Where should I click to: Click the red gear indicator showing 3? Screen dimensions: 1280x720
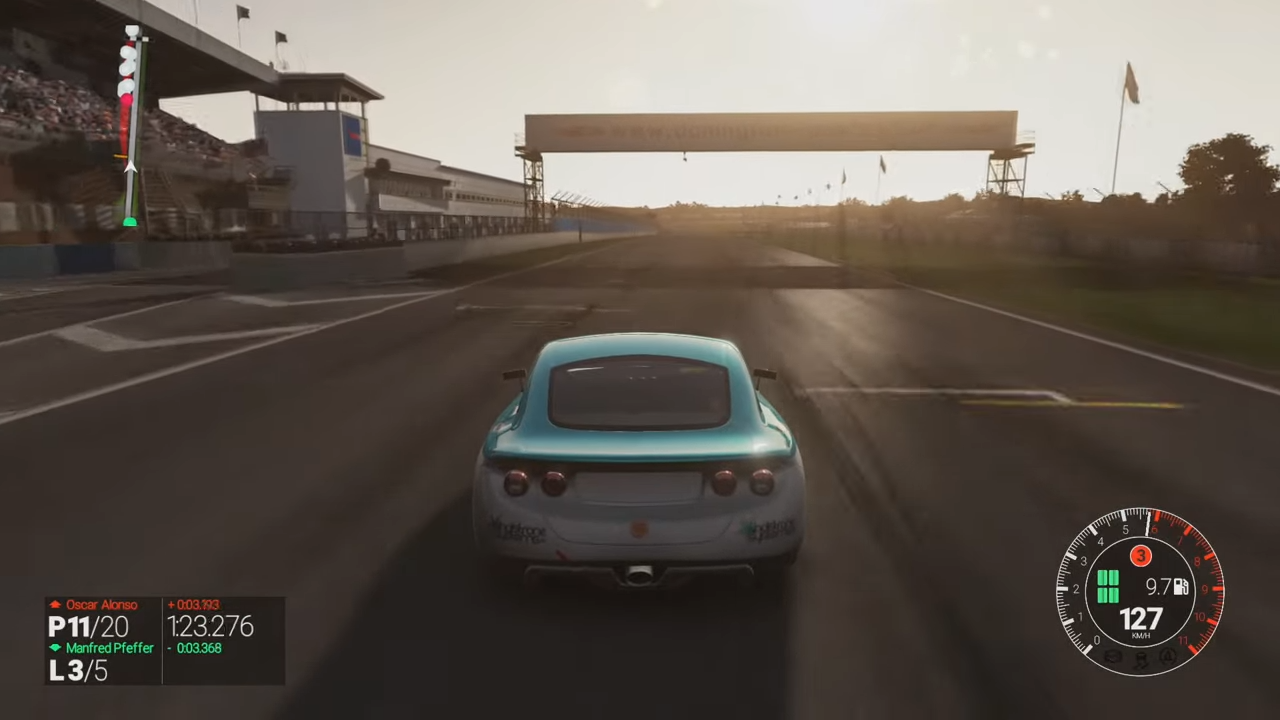pos(1141,556)
